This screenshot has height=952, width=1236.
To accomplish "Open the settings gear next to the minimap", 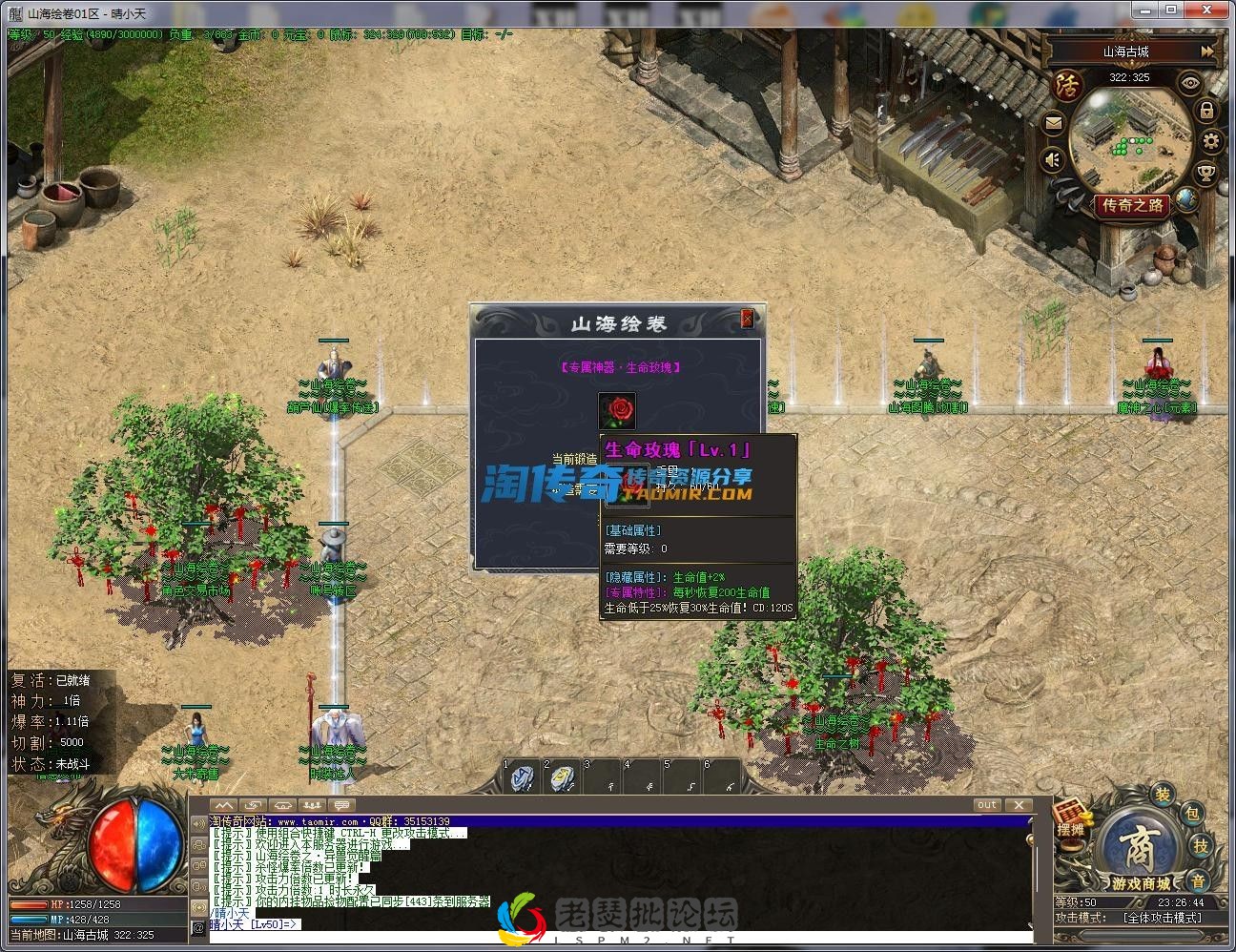I will pos(1209,141).
